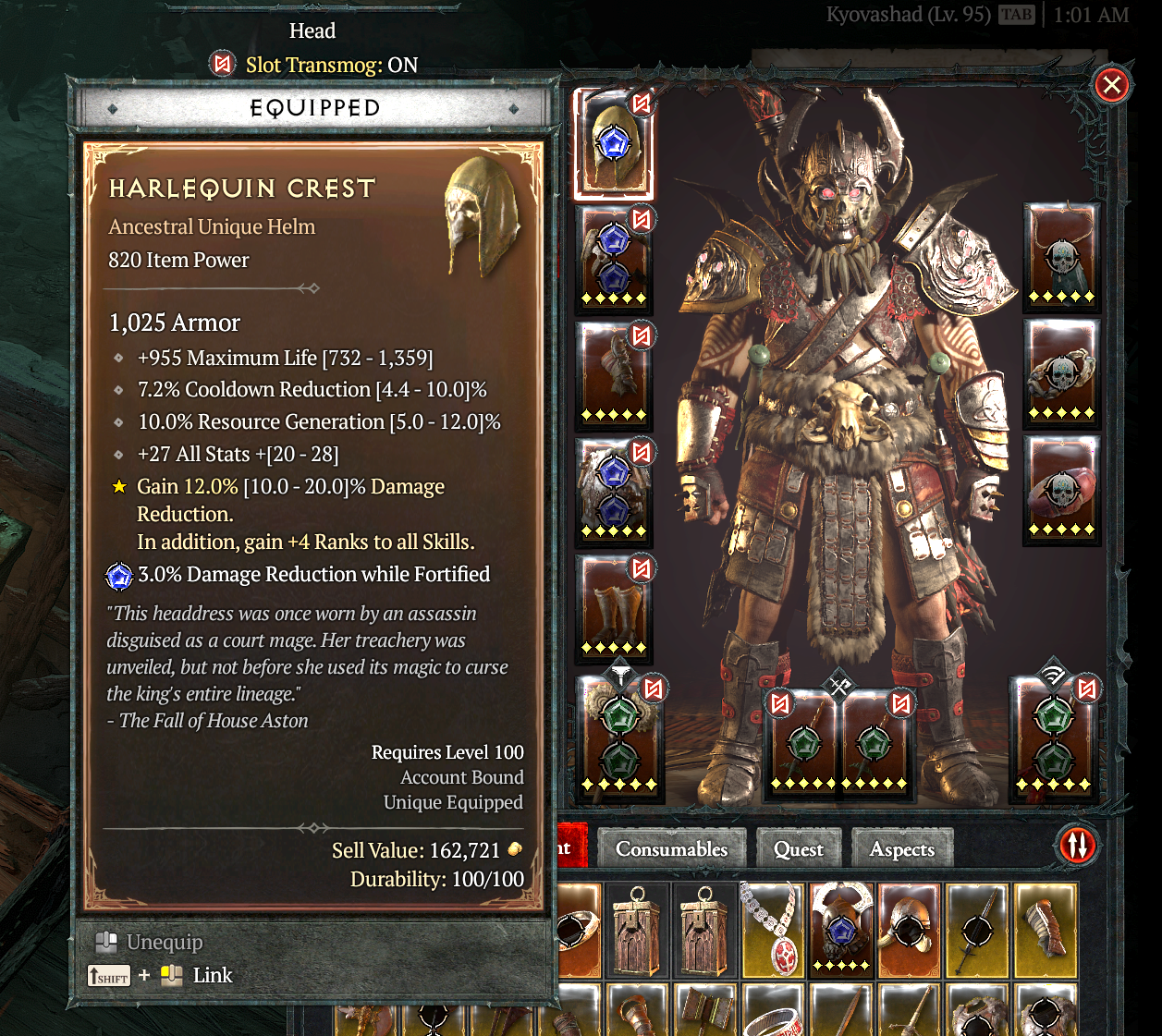1162x1036 pixels.
Task: Select the equipped red ring slot
Action: pyautogui.click(x=1061, y=490)
